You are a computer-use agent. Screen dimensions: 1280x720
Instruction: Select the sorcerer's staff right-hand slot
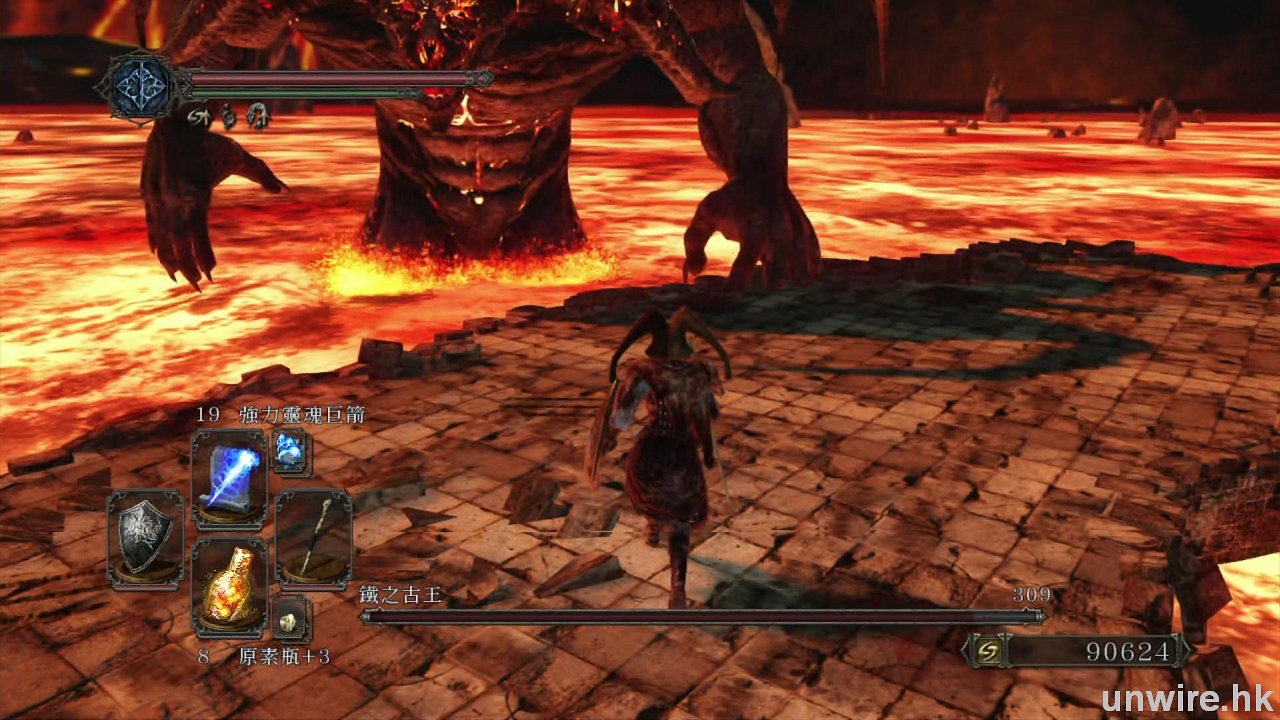(x=313, y=538)
